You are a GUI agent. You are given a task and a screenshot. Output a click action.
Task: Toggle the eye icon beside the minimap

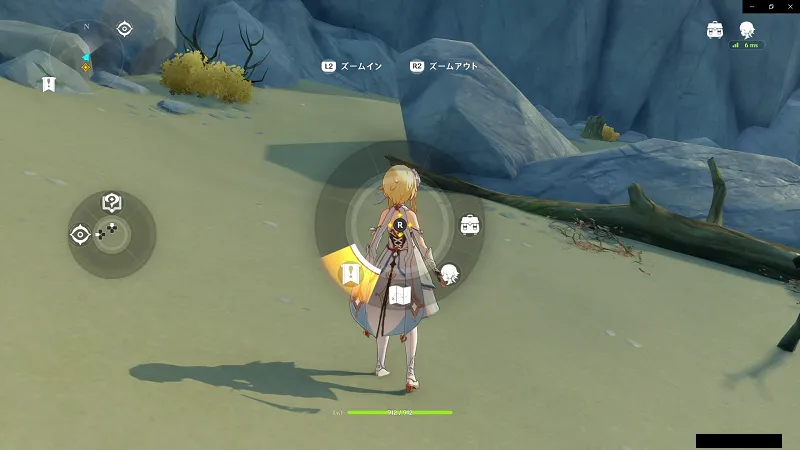click(124, 29)
